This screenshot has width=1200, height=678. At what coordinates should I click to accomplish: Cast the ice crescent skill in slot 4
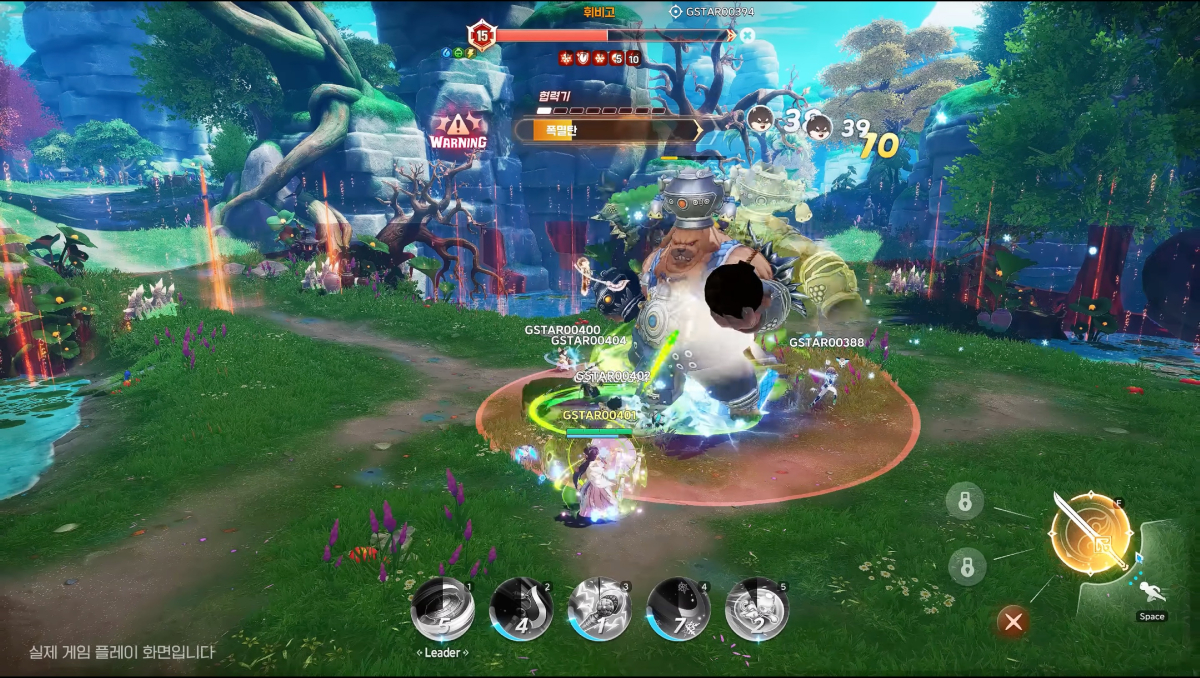[678, 609]
